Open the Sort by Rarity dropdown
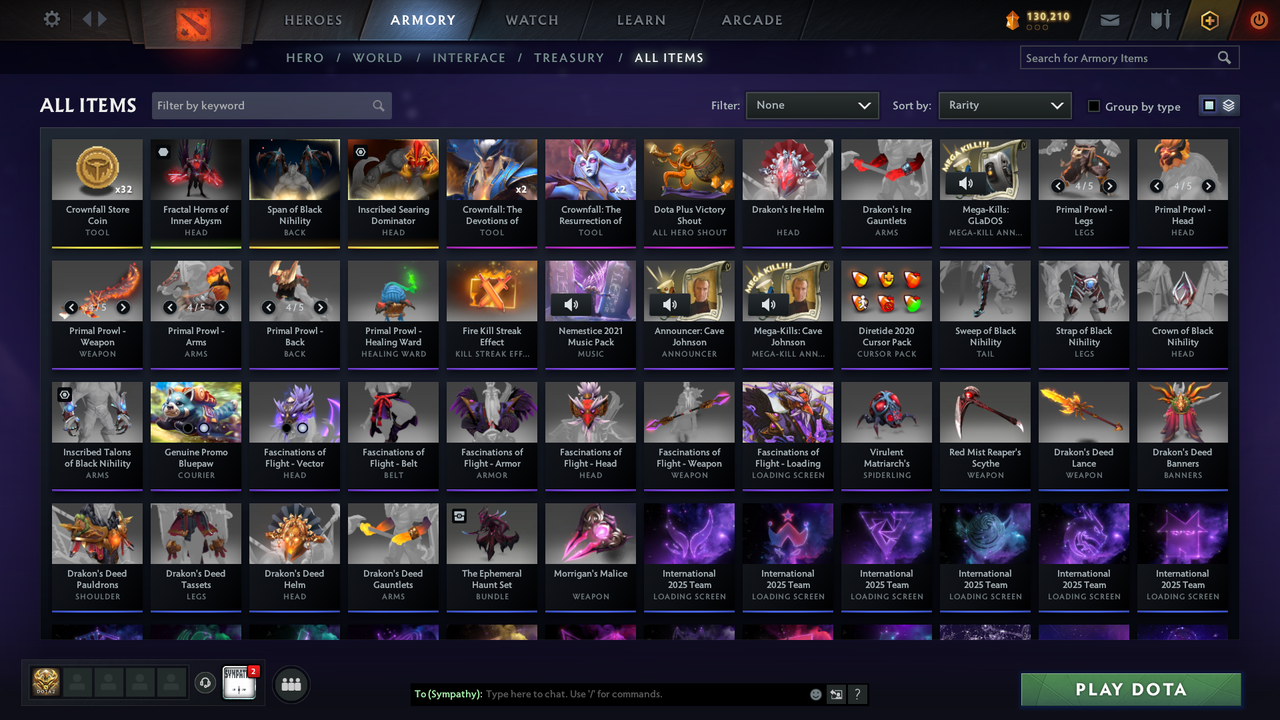Image resolution: width=1280 pixels, height=720 pixels. pyautogui.click(x=1004, y=104)
